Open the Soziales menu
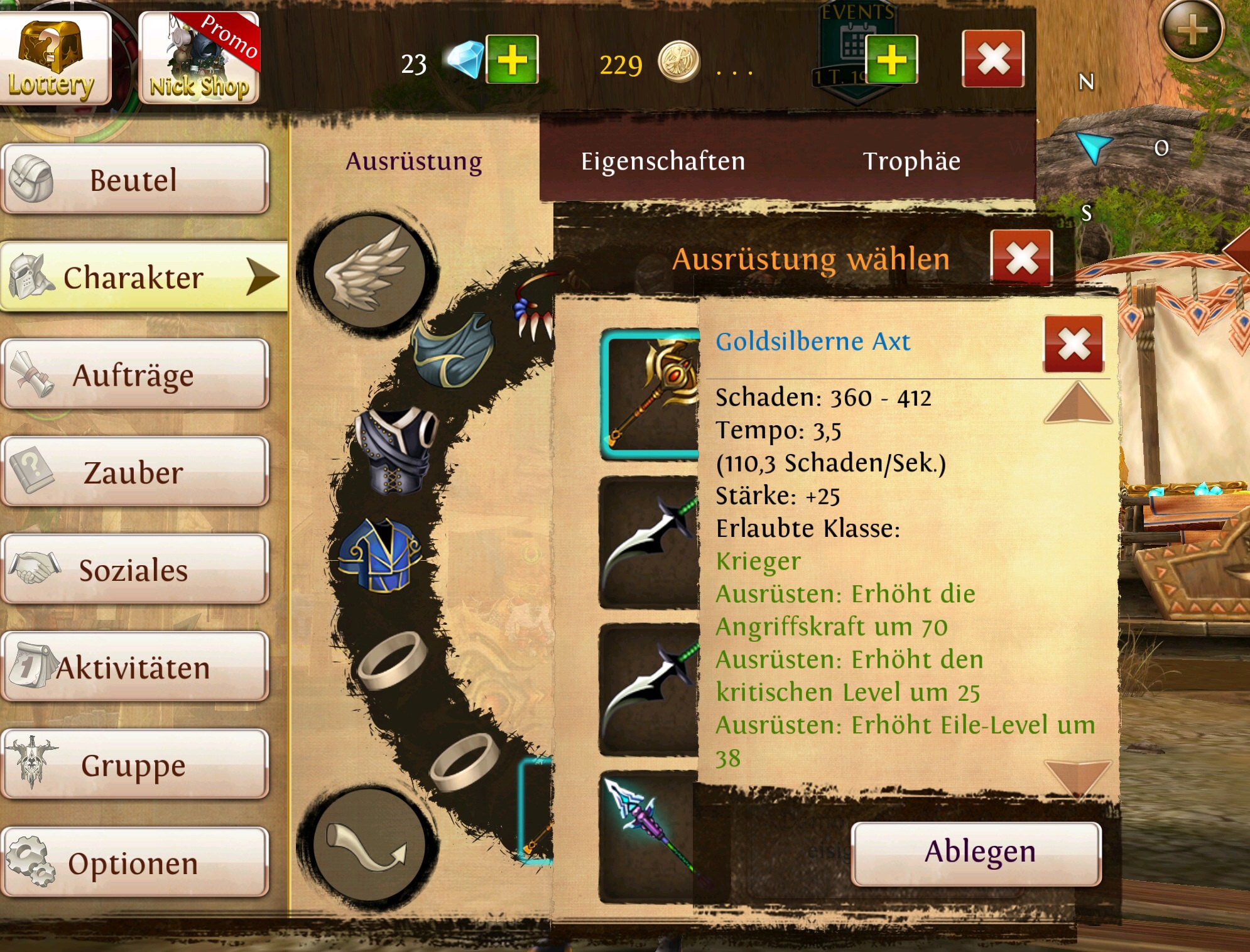 tap(134, 570)
